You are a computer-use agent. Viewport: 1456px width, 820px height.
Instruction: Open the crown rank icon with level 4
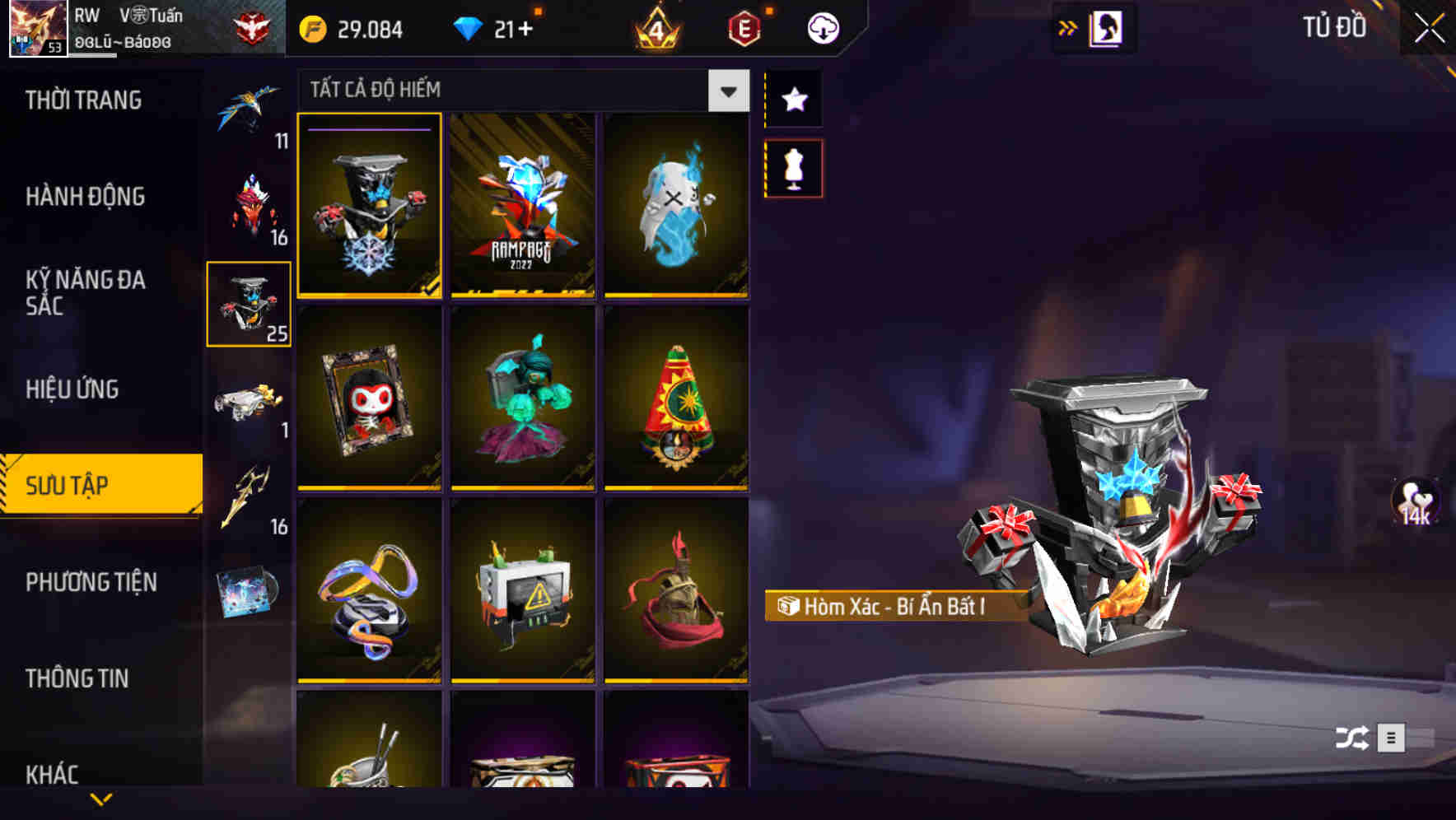point(655,28)
